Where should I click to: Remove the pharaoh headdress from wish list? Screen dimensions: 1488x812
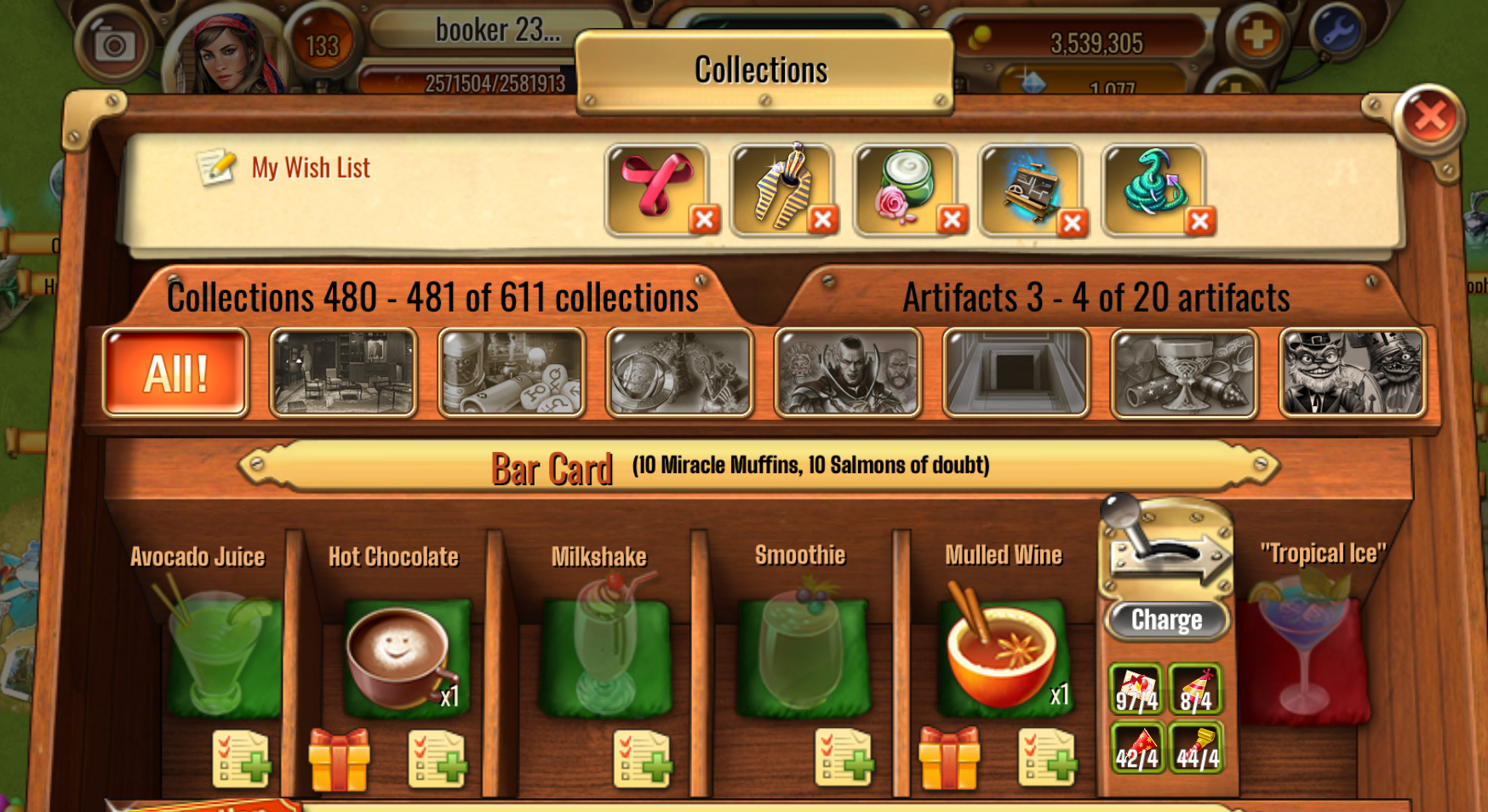pos(822,220)
